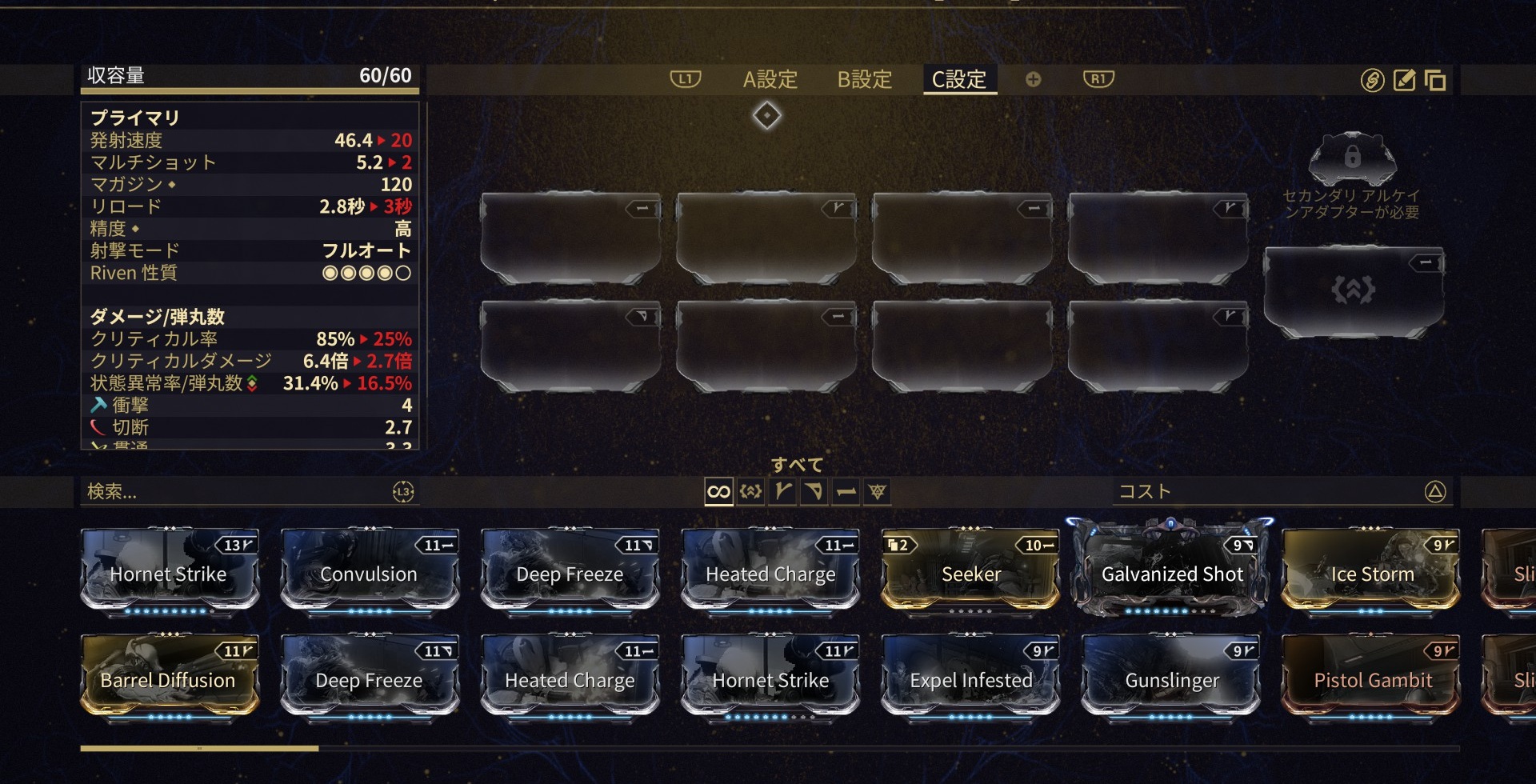1536x784 pixels.
Task: Click the copy configuration icon
Action: [1436, 80]
